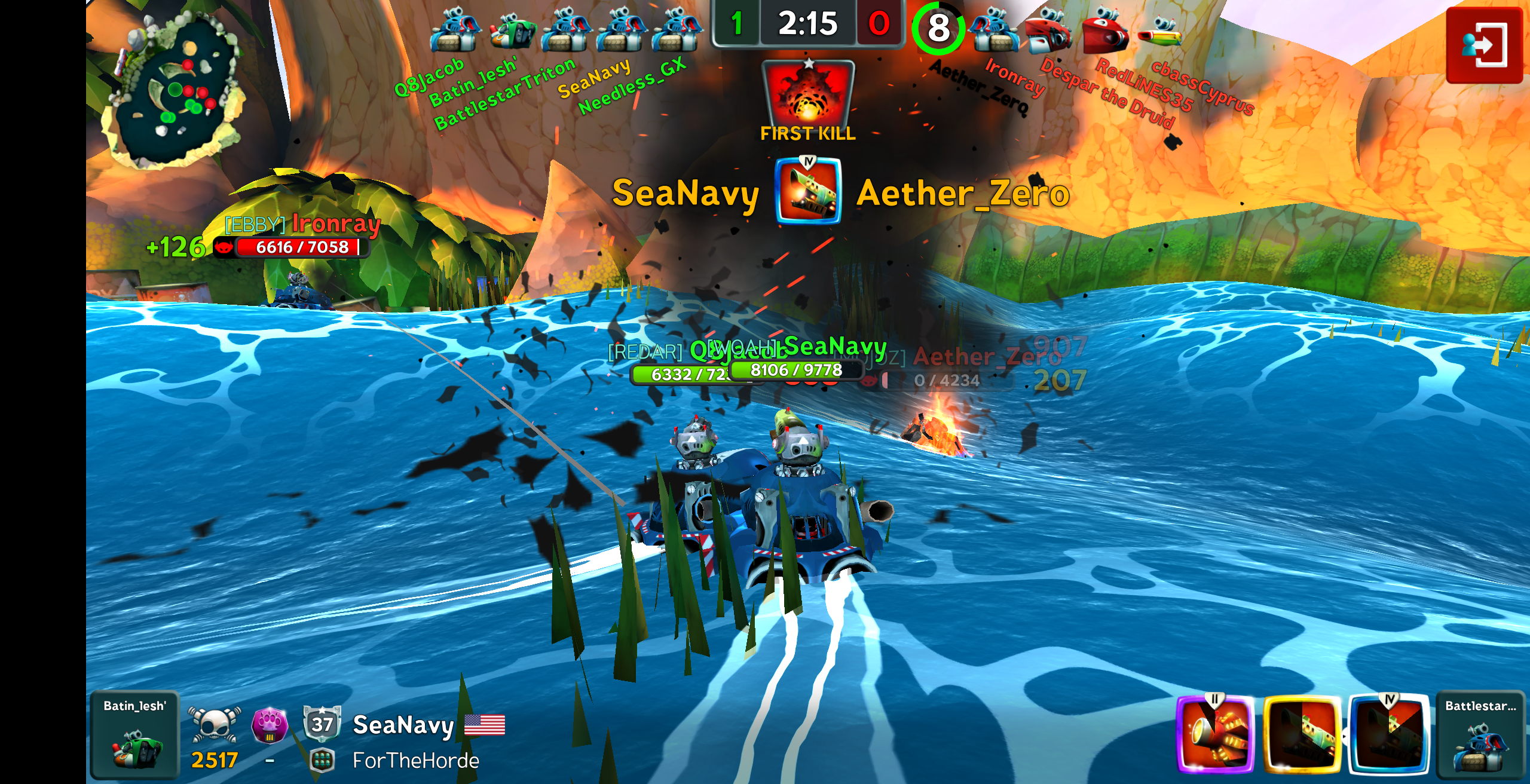Select the yellow-bordered cannon weapon icon
Screen dimensions: 1530x784
1303,734
